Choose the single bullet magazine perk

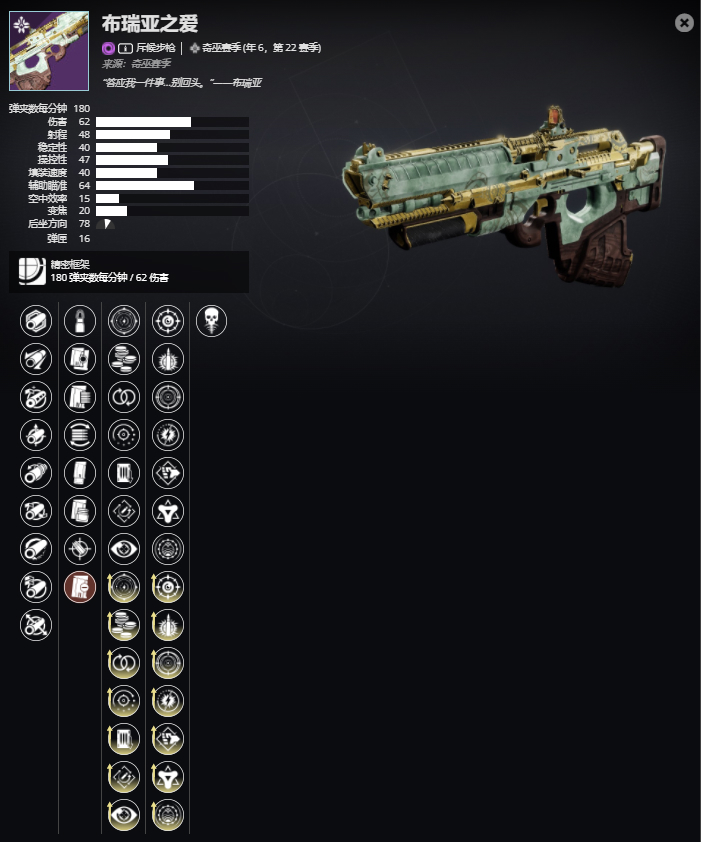click(80, 321)
